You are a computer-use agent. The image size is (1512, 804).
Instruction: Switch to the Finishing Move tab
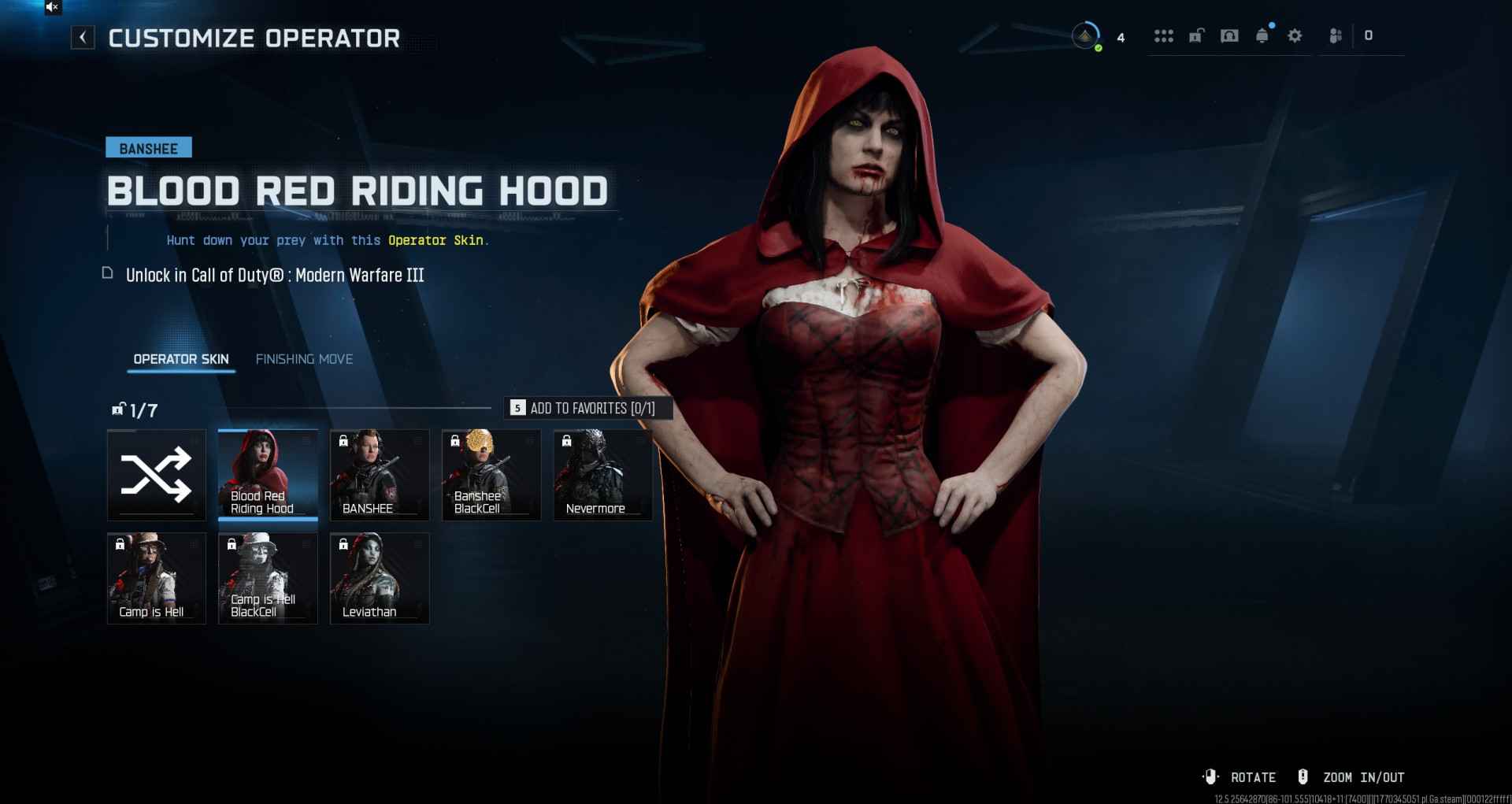pyautogui.click(x=304, y=359)
